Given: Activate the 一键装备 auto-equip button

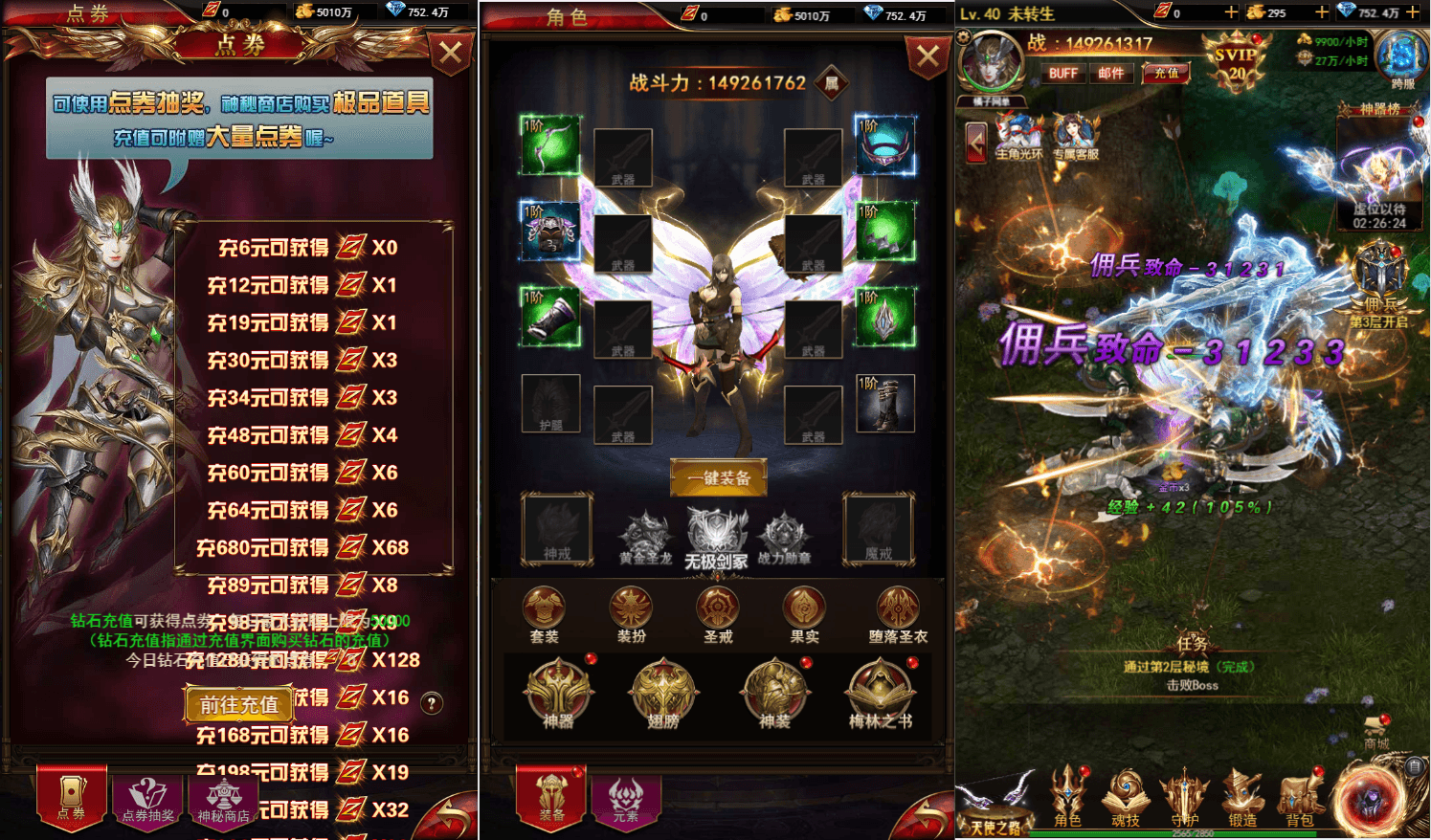Looking at the screenshot, I should tap(718, 477).
